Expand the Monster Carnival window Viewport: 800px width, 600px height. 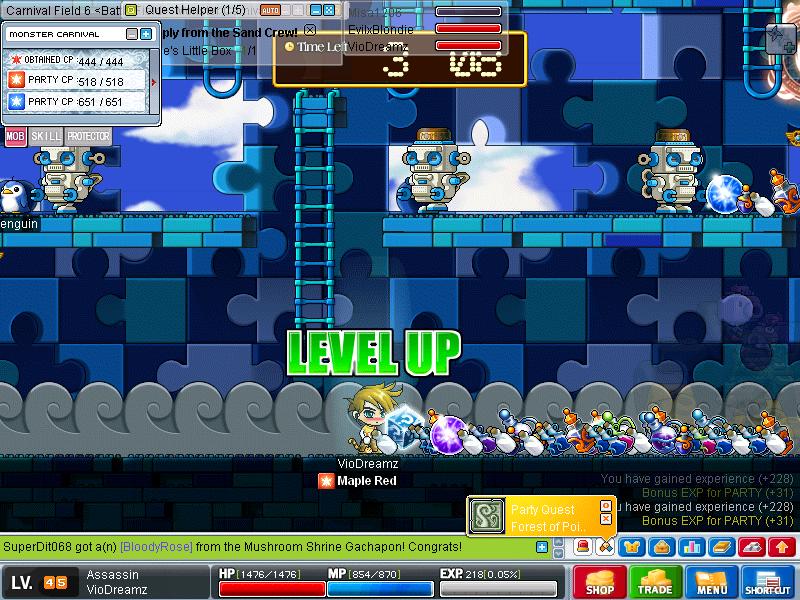click(146, 34)
